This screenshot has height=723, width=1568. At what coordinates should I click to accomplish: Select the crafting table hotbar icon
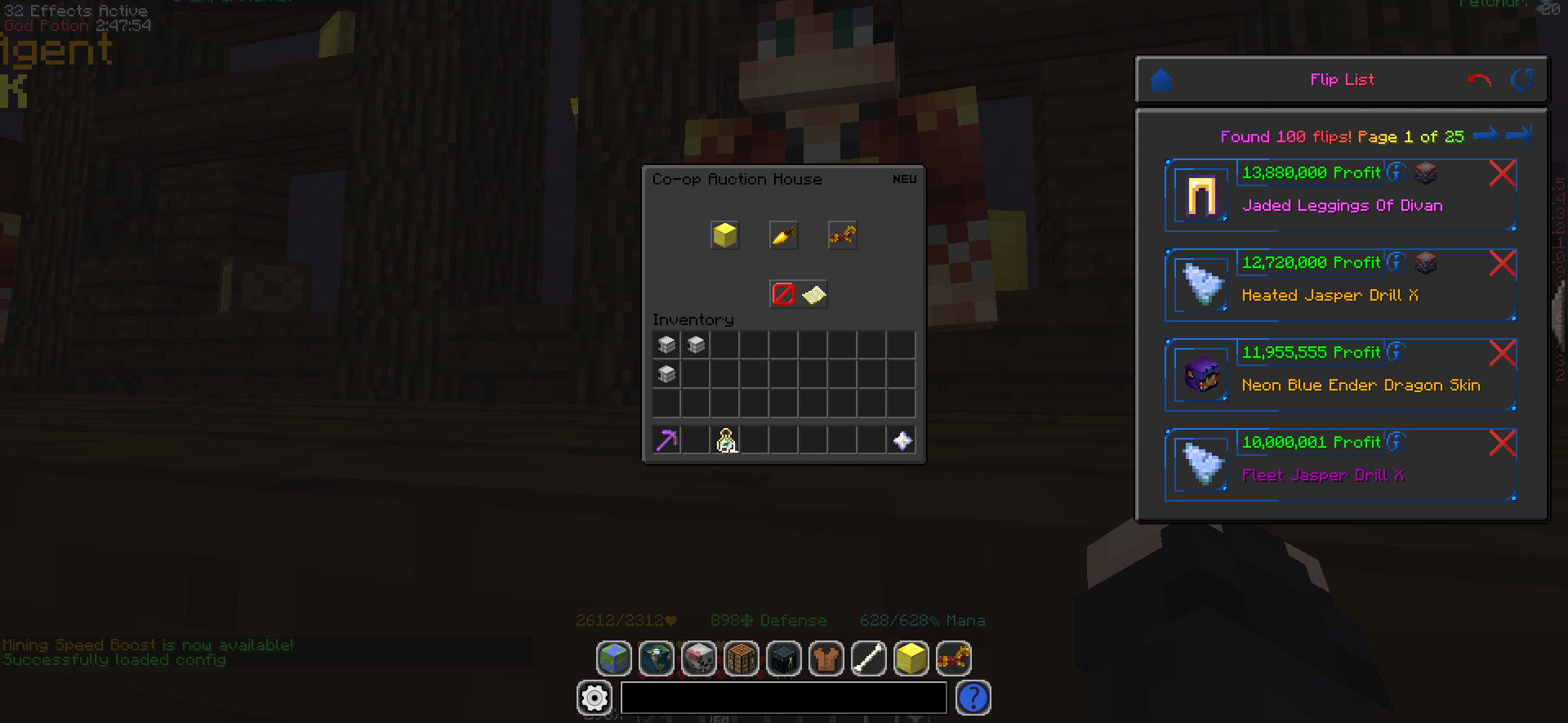pos(742,658)
